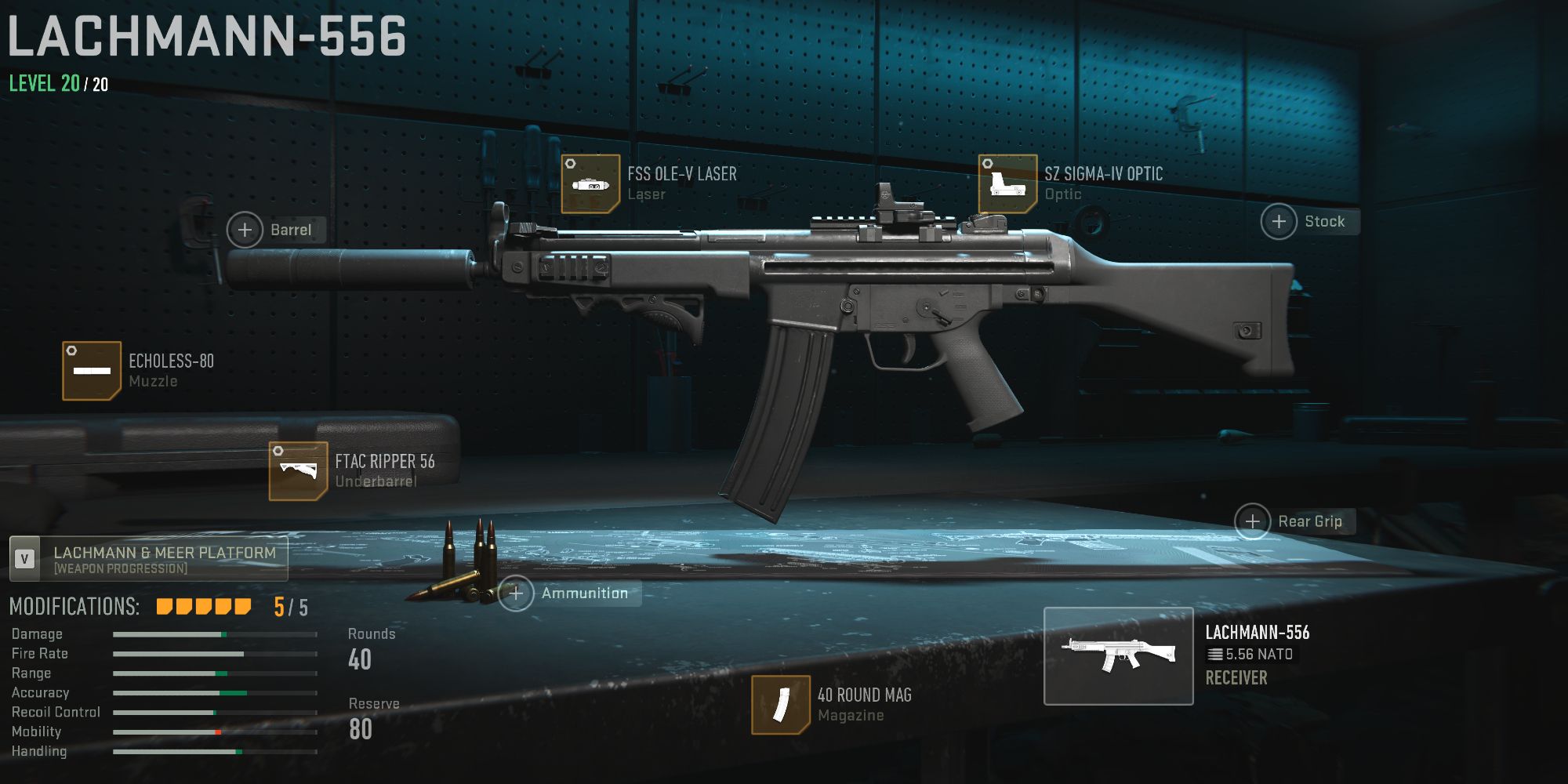Open the empty Stock attachment slot
The width and height of the screenshot is (1568, 784).
[1278, 221]
